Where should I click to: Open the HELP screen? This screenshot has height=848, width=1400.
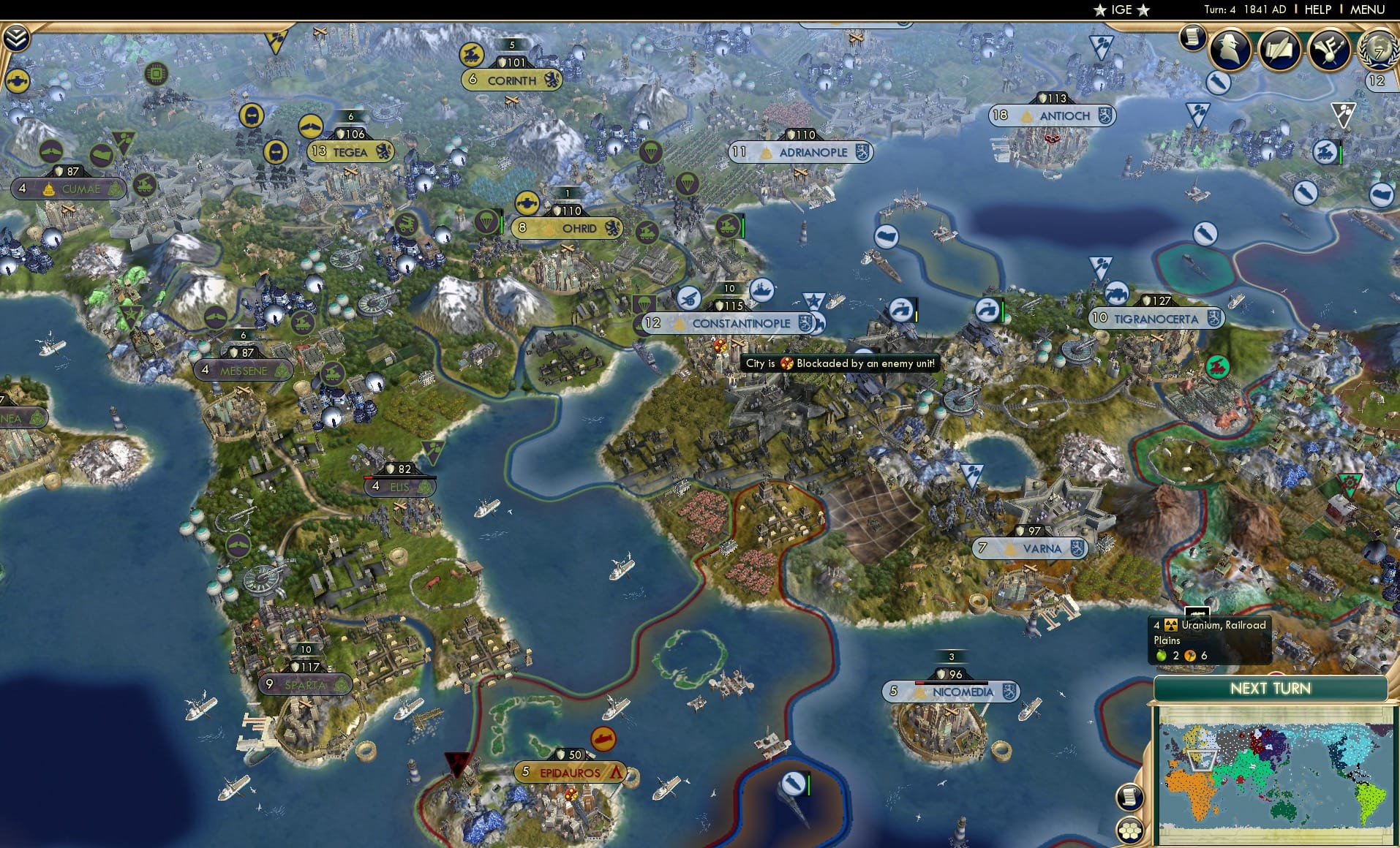(x=1317, y=10)
